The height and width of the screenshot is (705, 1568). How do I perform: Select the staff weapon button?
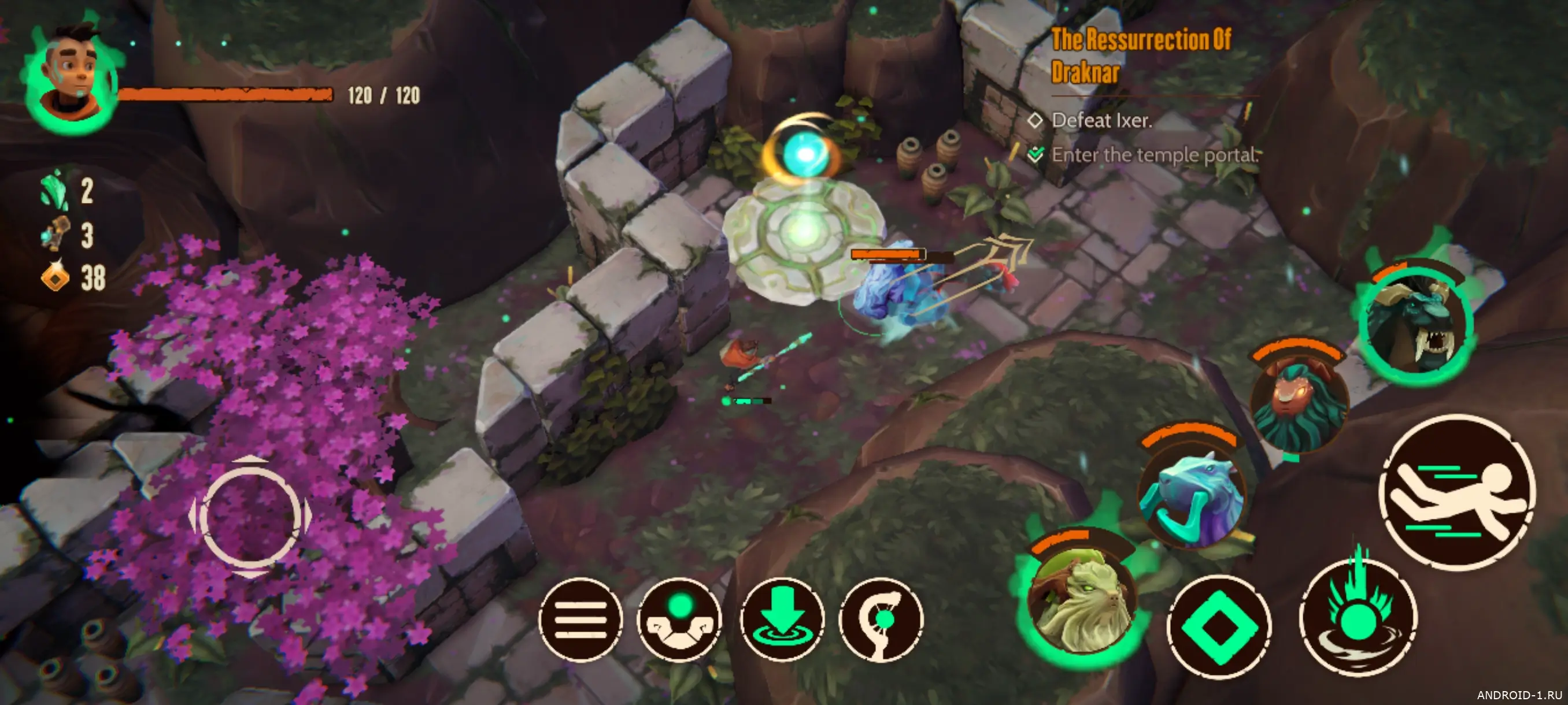pos(881,620)
